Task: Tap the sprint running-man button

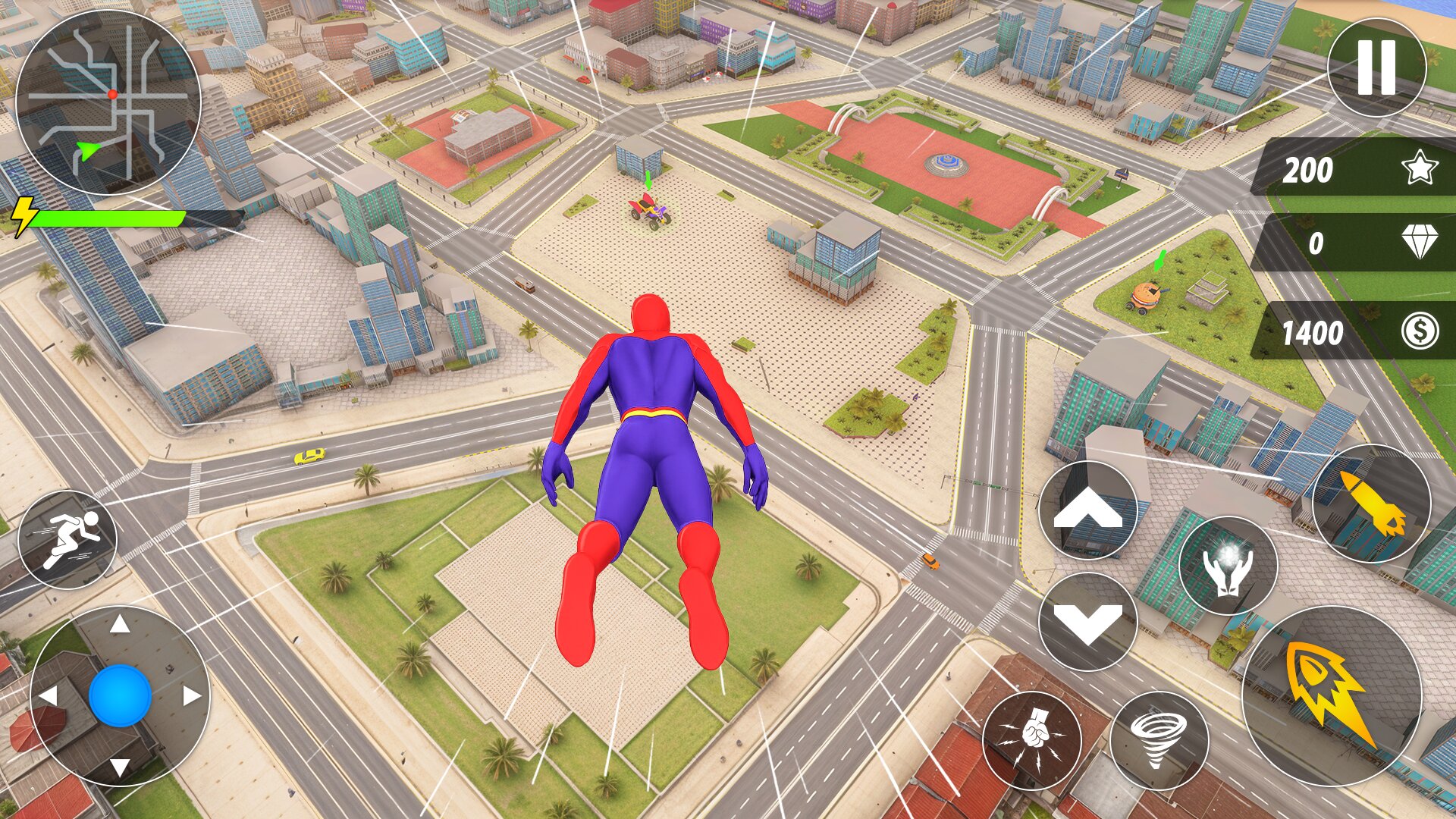Action: (x=67, y=539)
